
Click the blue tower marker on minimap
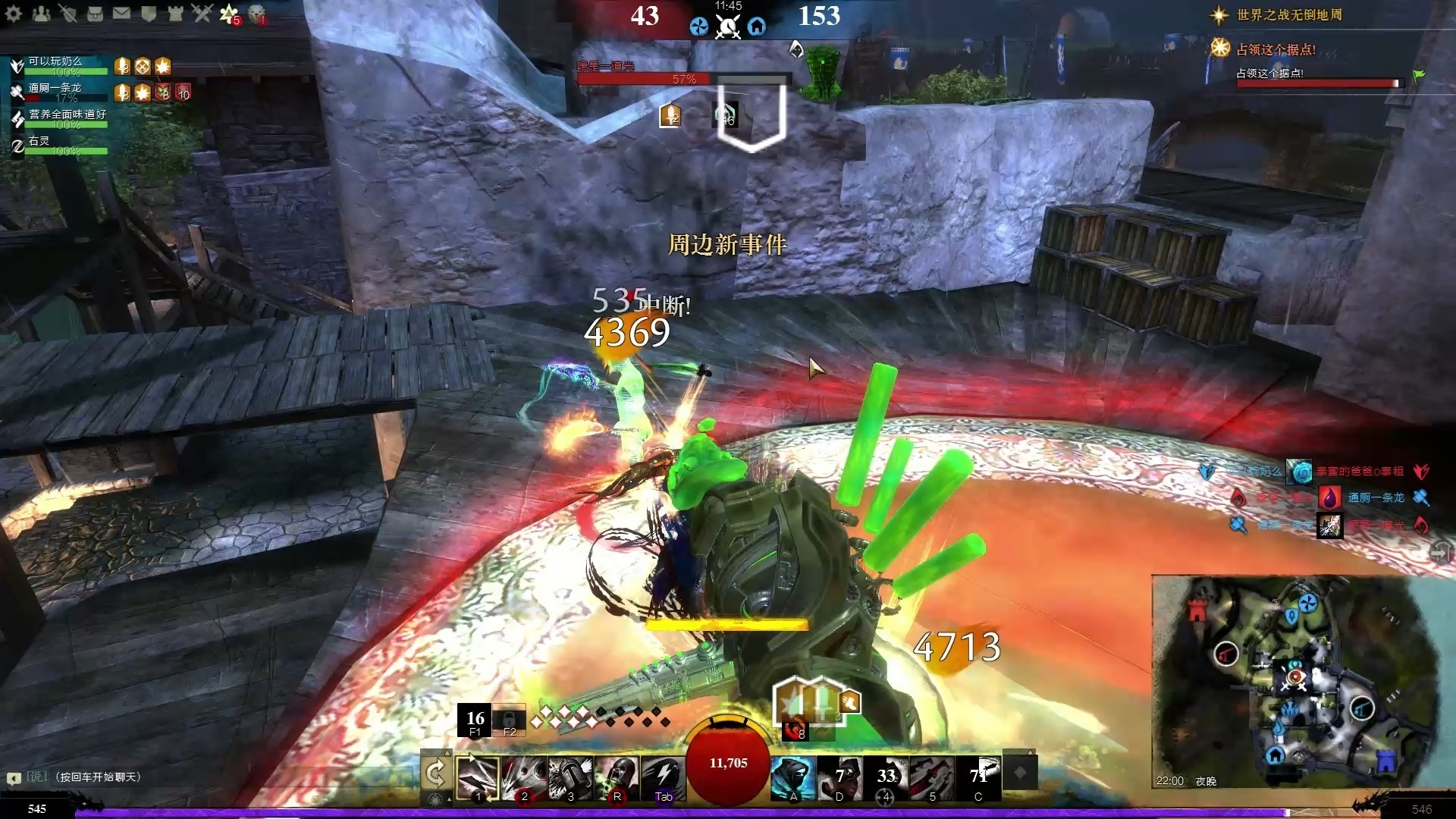(x=1385, y=761)
